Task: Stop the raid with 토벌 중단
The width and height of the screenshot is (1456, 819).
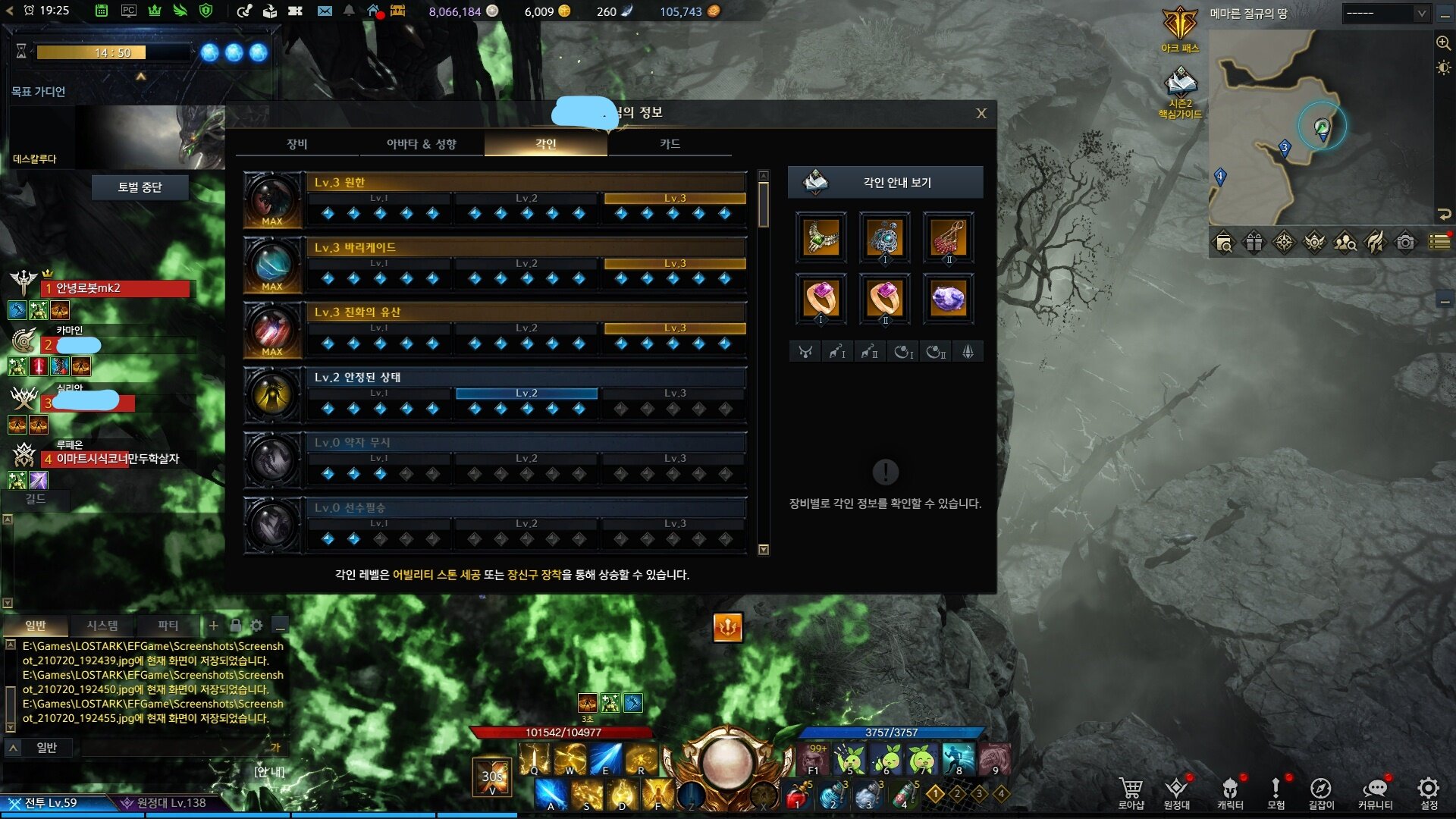Action: pyautogui.click(x=140, y=187)
